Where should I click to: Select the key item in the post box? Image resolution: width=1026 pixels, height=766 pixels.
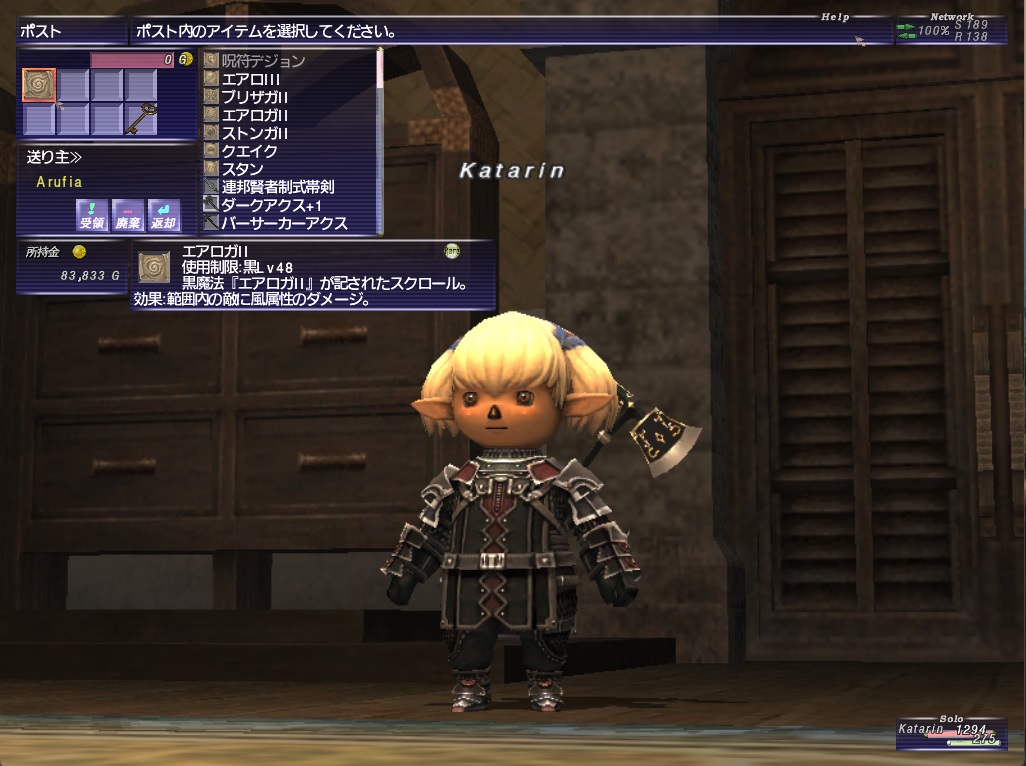pyautogui.click(x=142, y=118)
